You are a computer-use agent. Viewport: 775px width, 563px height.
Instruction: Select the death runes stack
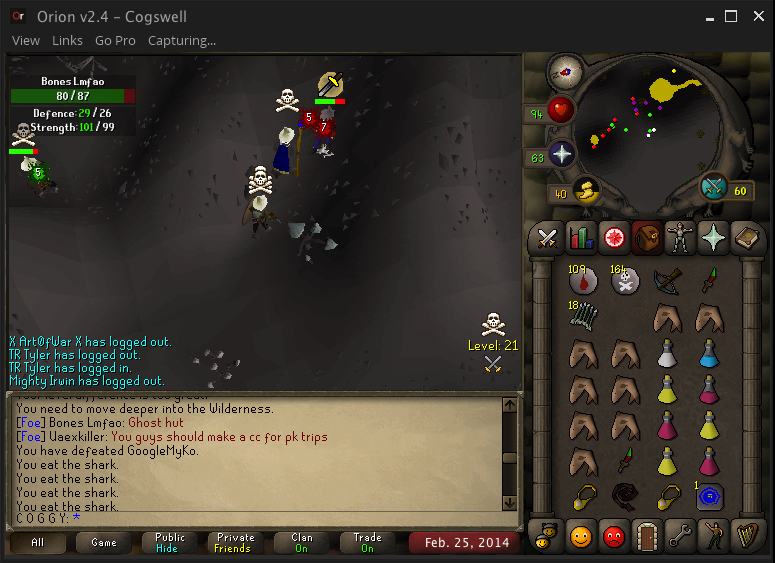pyautogui.click(x=626, y=281)
